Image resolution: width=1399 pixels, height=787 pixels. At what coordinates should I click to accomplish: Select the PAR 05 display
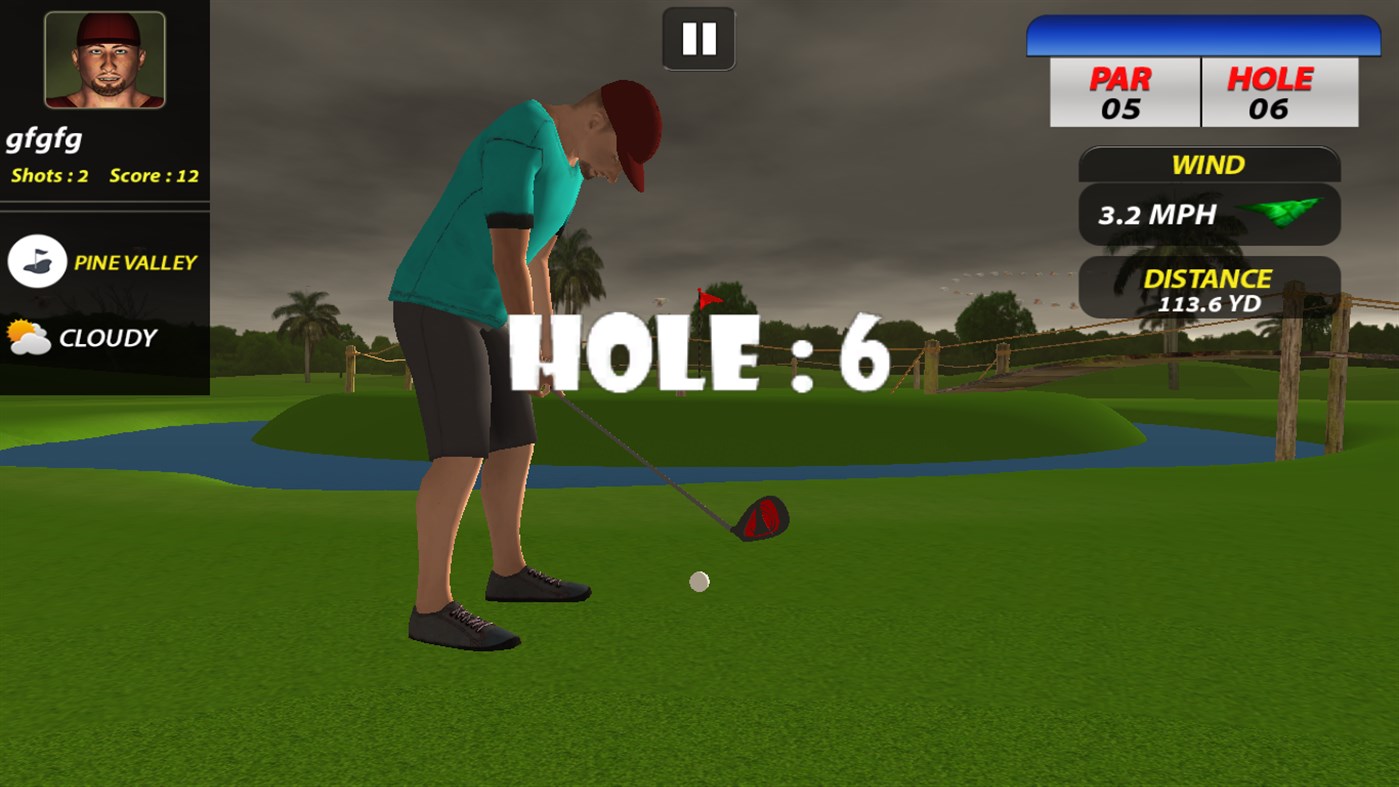point(1124,92)
